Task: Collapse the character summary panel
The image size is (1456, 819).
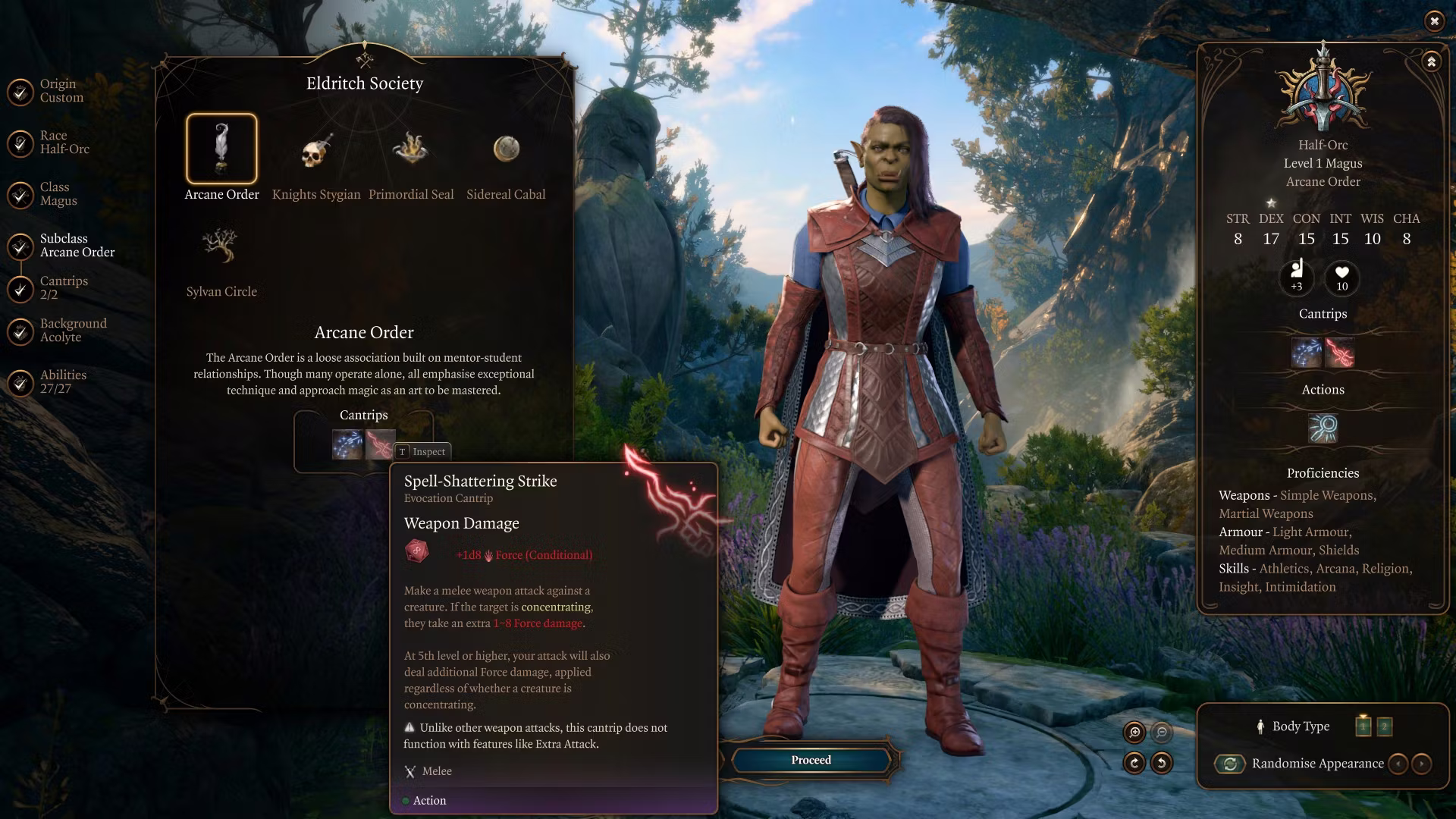Action: [1431, 61]
